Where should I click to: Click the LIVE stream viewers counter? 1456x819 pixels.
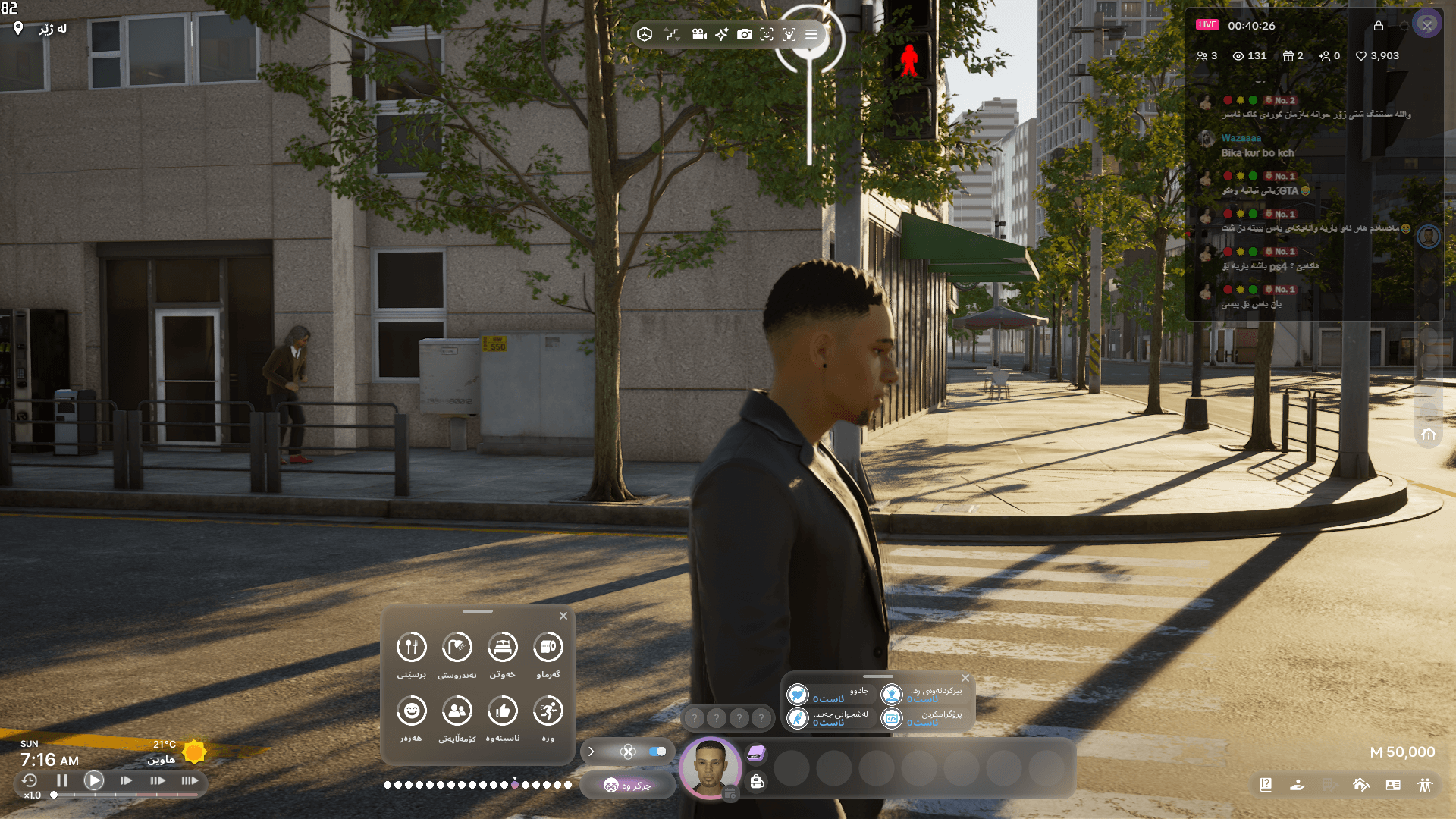point(1248,55)
